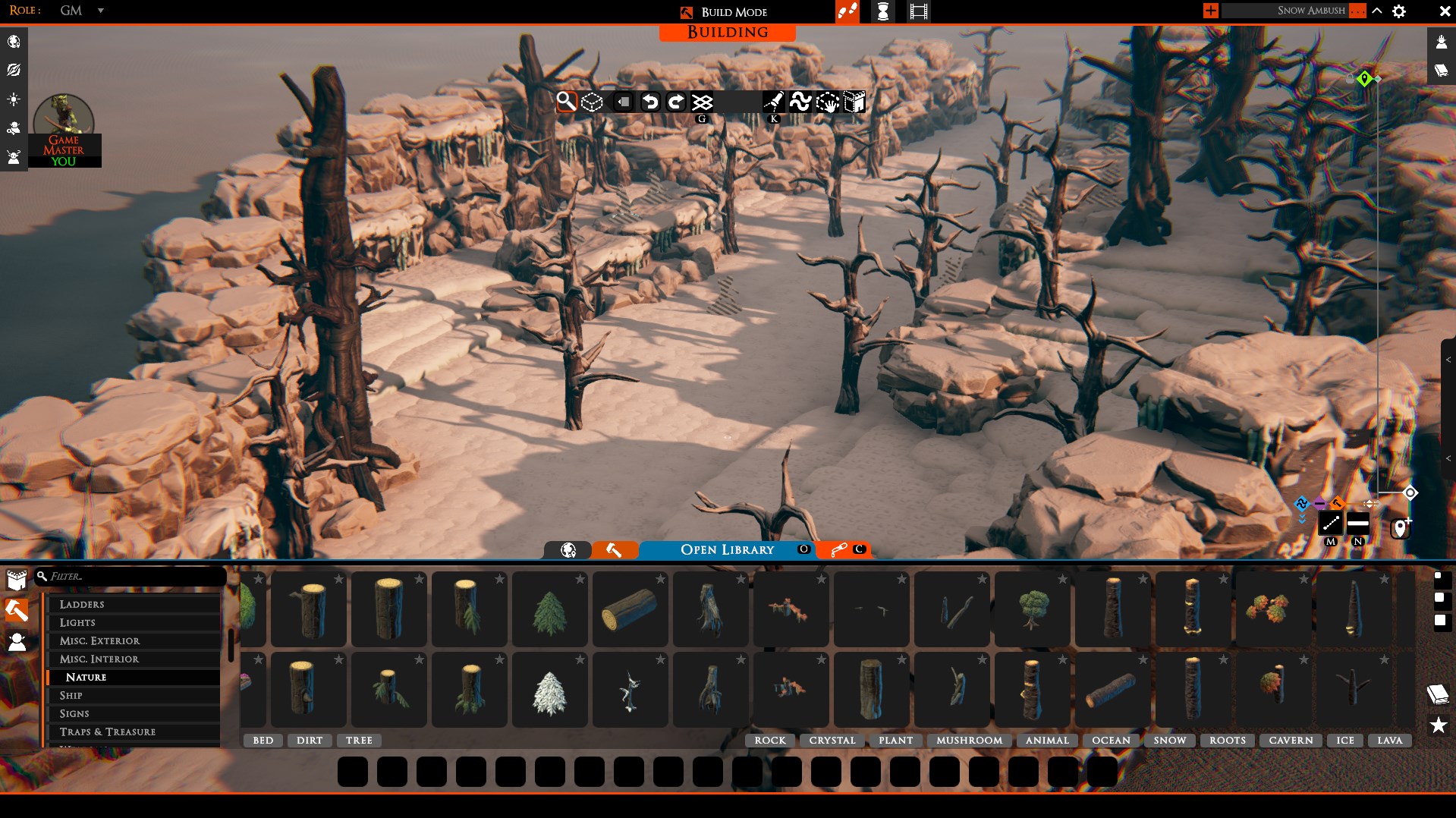Activate the magnifier tool in the build toolbar
The height and width of the screenshot is (818, 1456).
click(566, 102)
